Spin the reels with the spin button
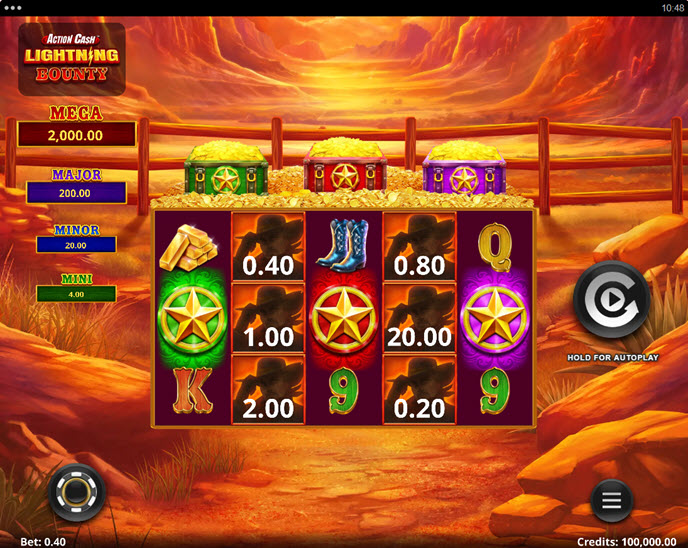The width and height of the screenshot is (688, 548). 611,300
